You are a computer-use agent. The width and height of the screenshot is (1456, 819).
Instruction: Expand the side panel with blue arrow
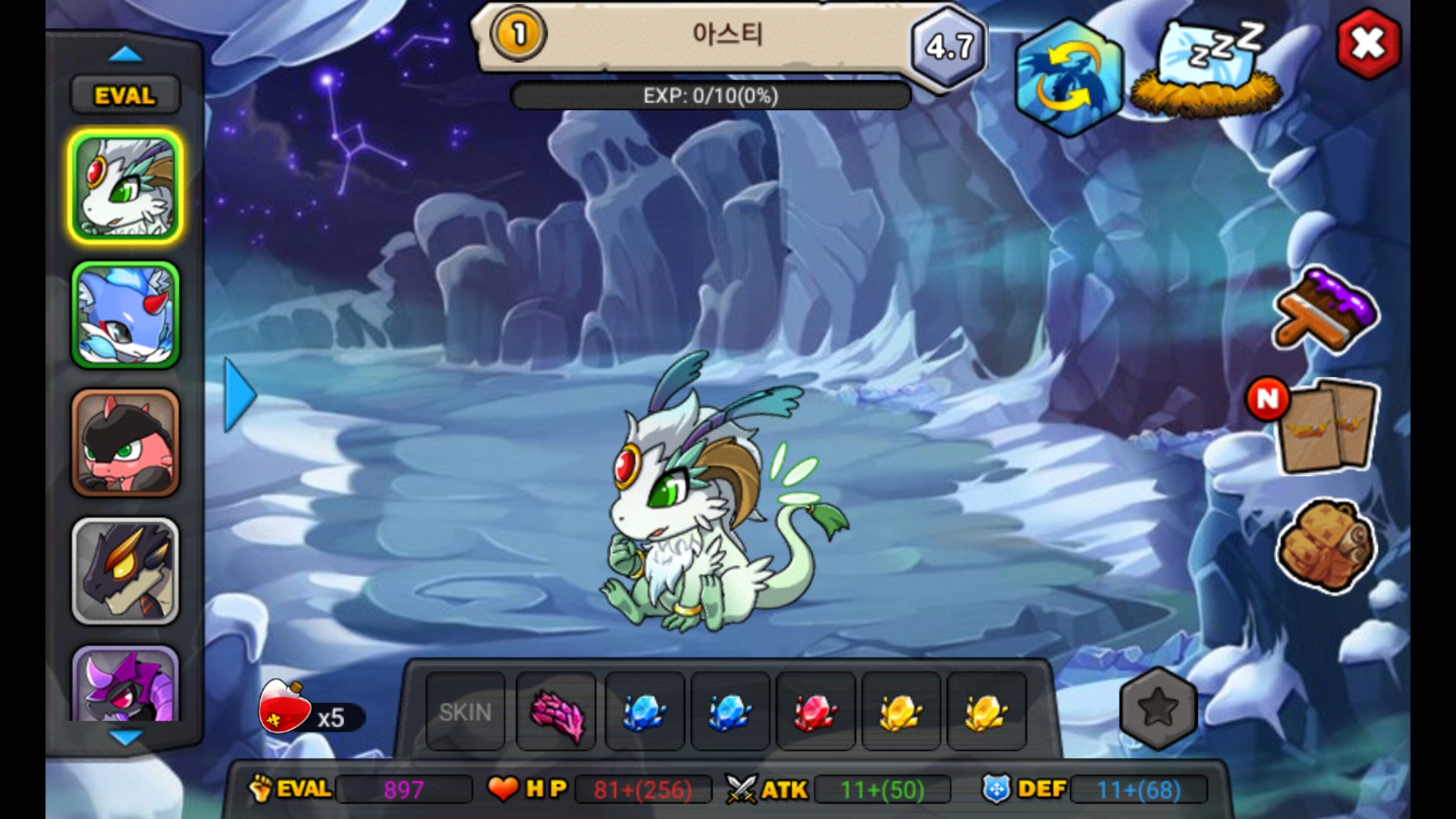click(240, 395)
